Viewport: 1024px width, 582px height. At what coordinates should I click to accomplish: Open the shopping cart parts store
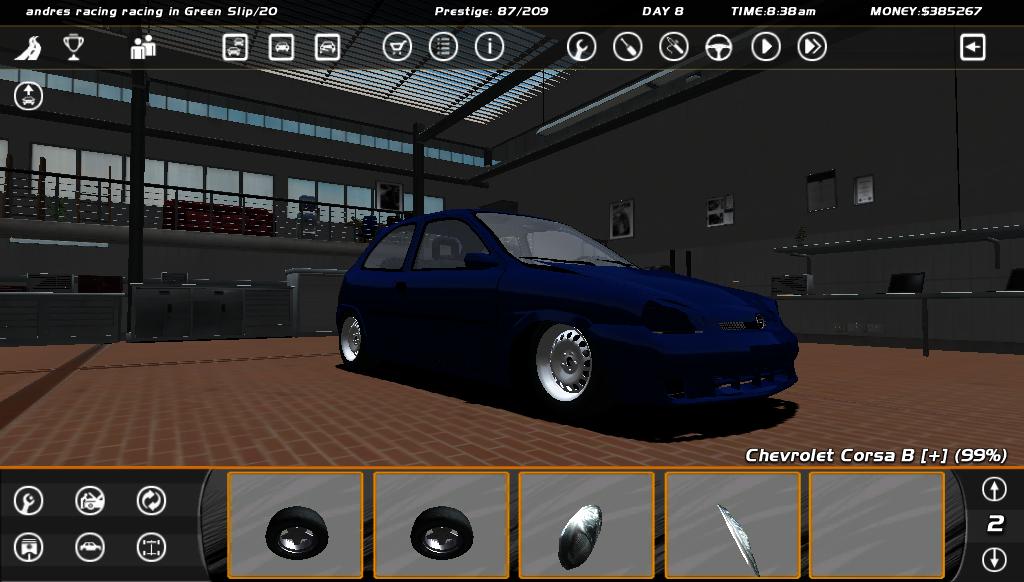pos(397,47)
